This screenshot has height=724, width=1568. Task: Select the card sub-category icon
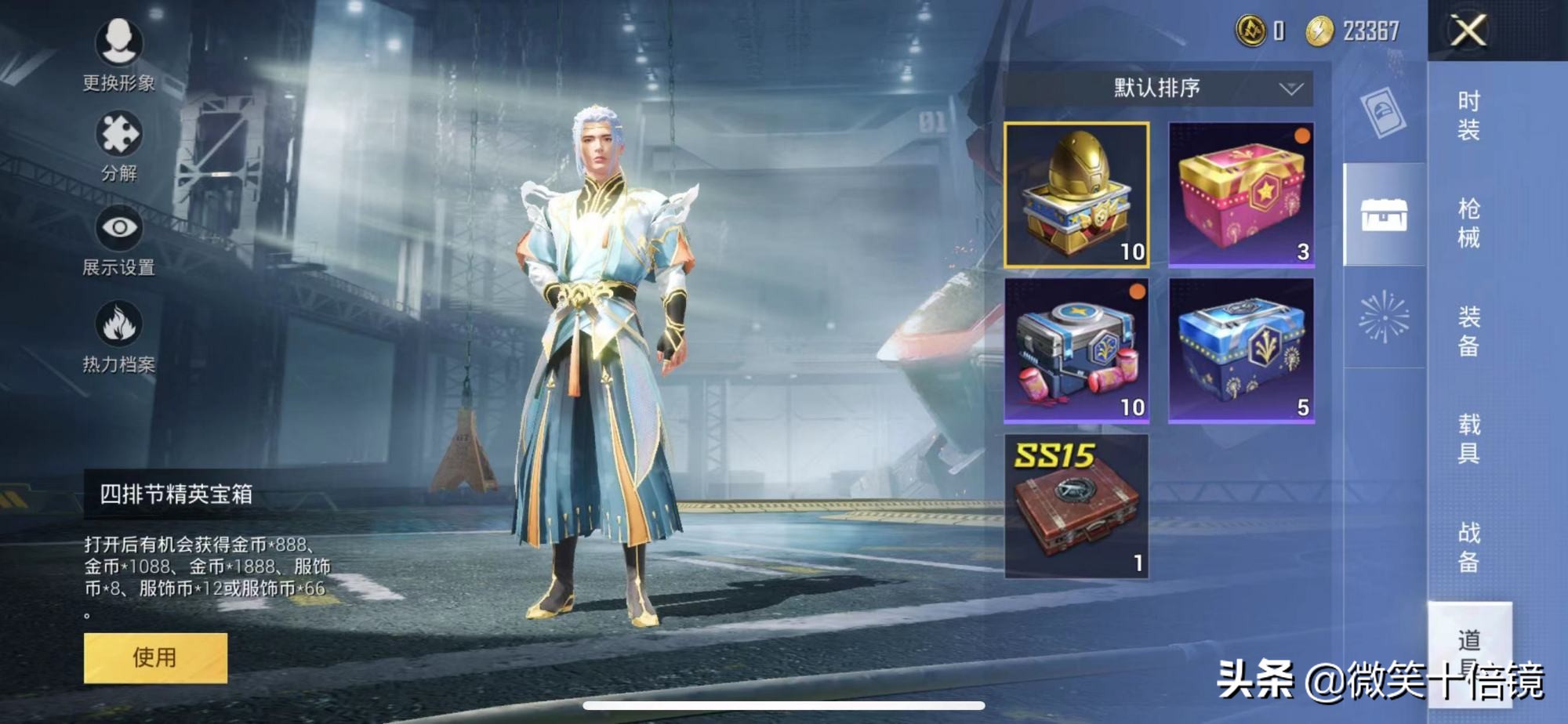pyautogui.click(x=1384, y=112)
